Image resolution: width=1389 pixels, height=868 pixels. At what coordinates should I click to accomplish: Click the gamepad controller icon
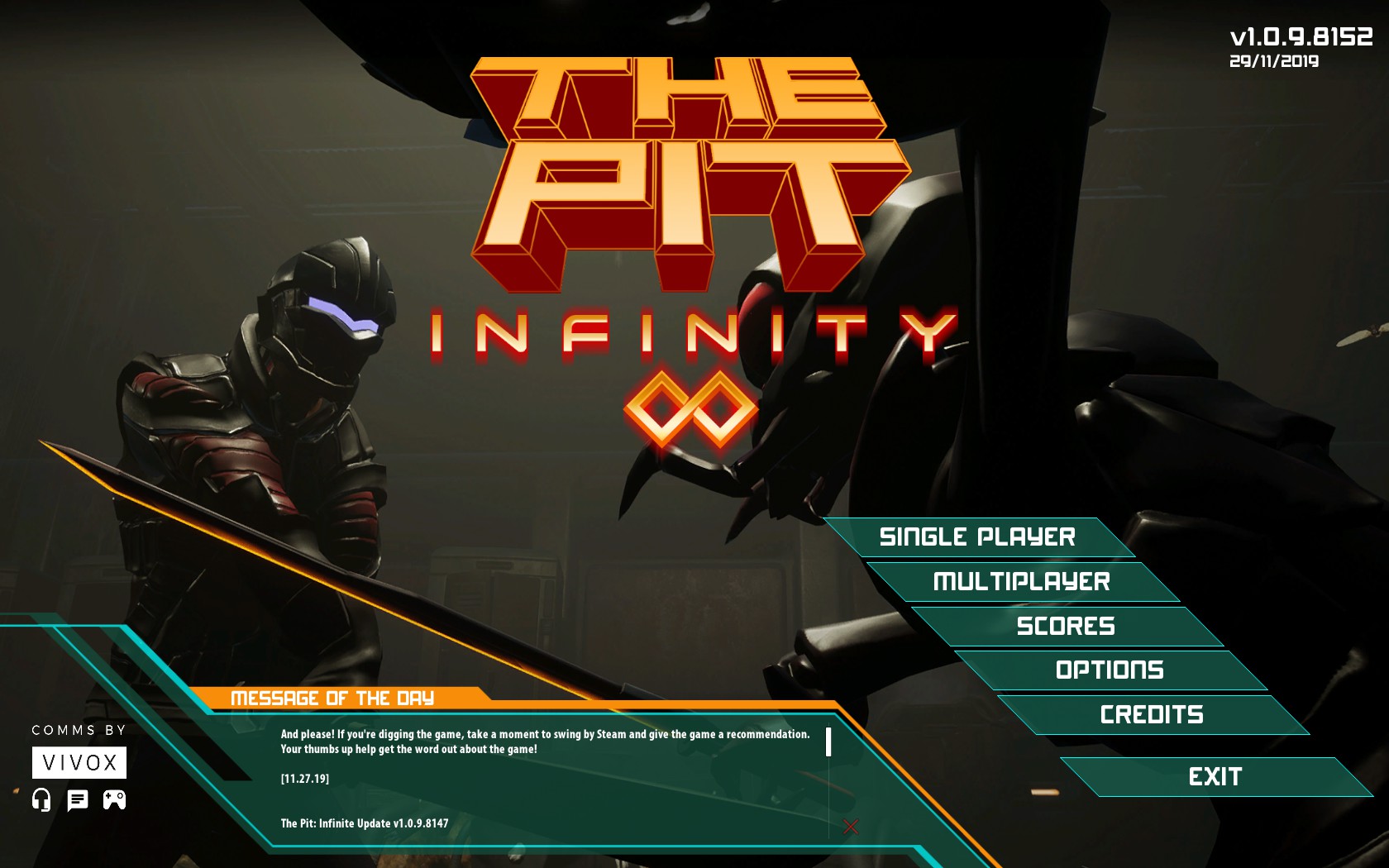115,799
